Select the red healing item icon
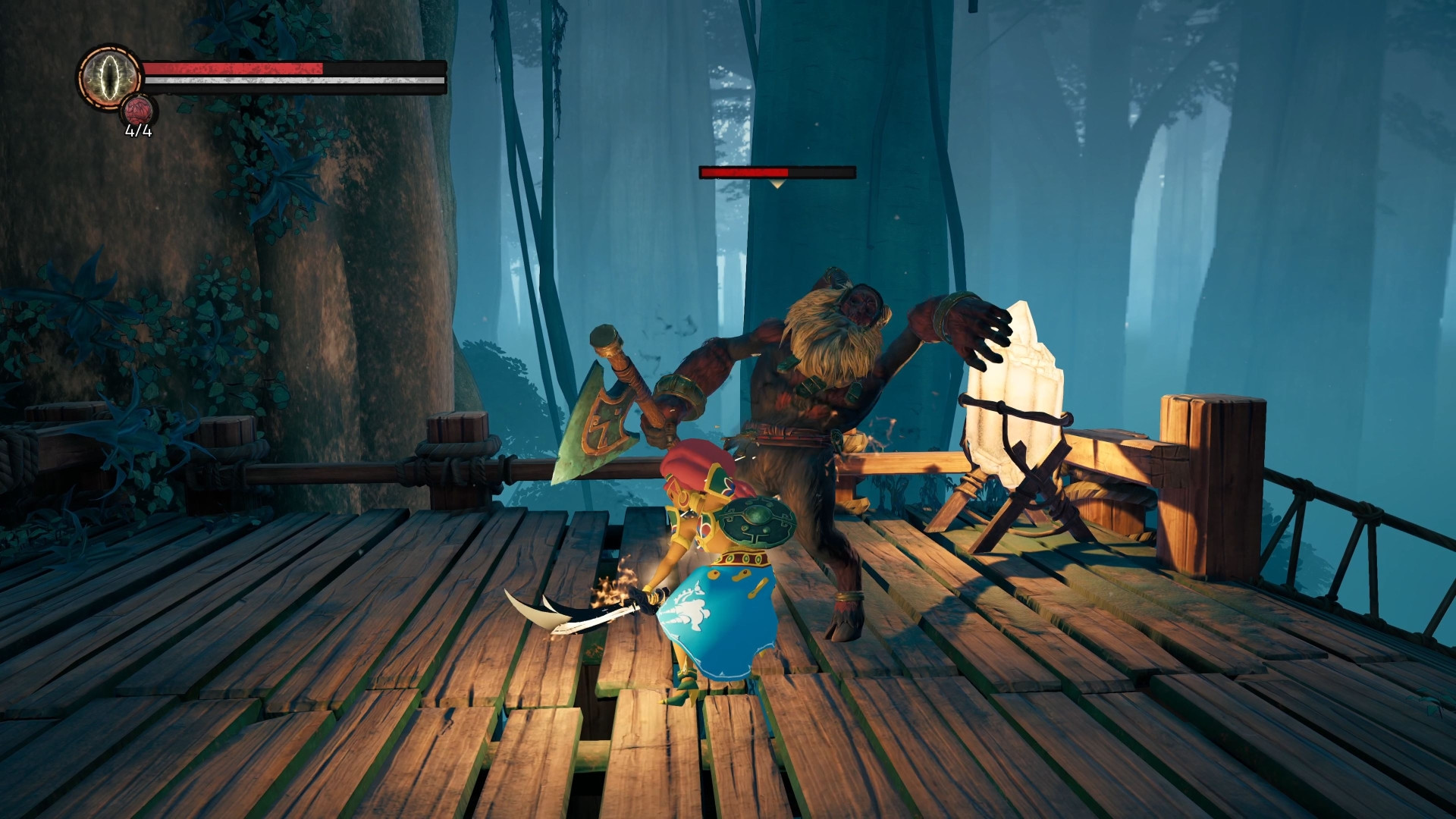1456x819 pixels. tap(139, 111)
